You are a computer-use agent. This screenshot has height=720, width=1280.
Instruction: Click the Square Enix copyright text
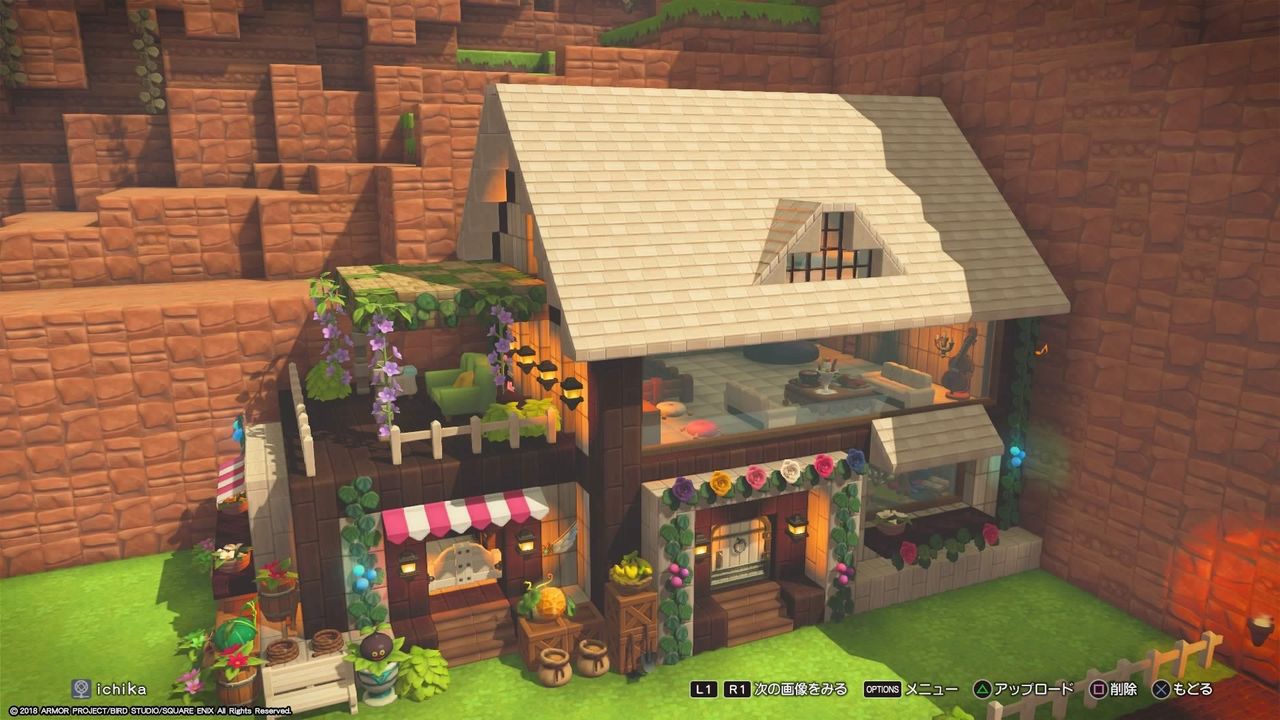click(x=150, y=710)
